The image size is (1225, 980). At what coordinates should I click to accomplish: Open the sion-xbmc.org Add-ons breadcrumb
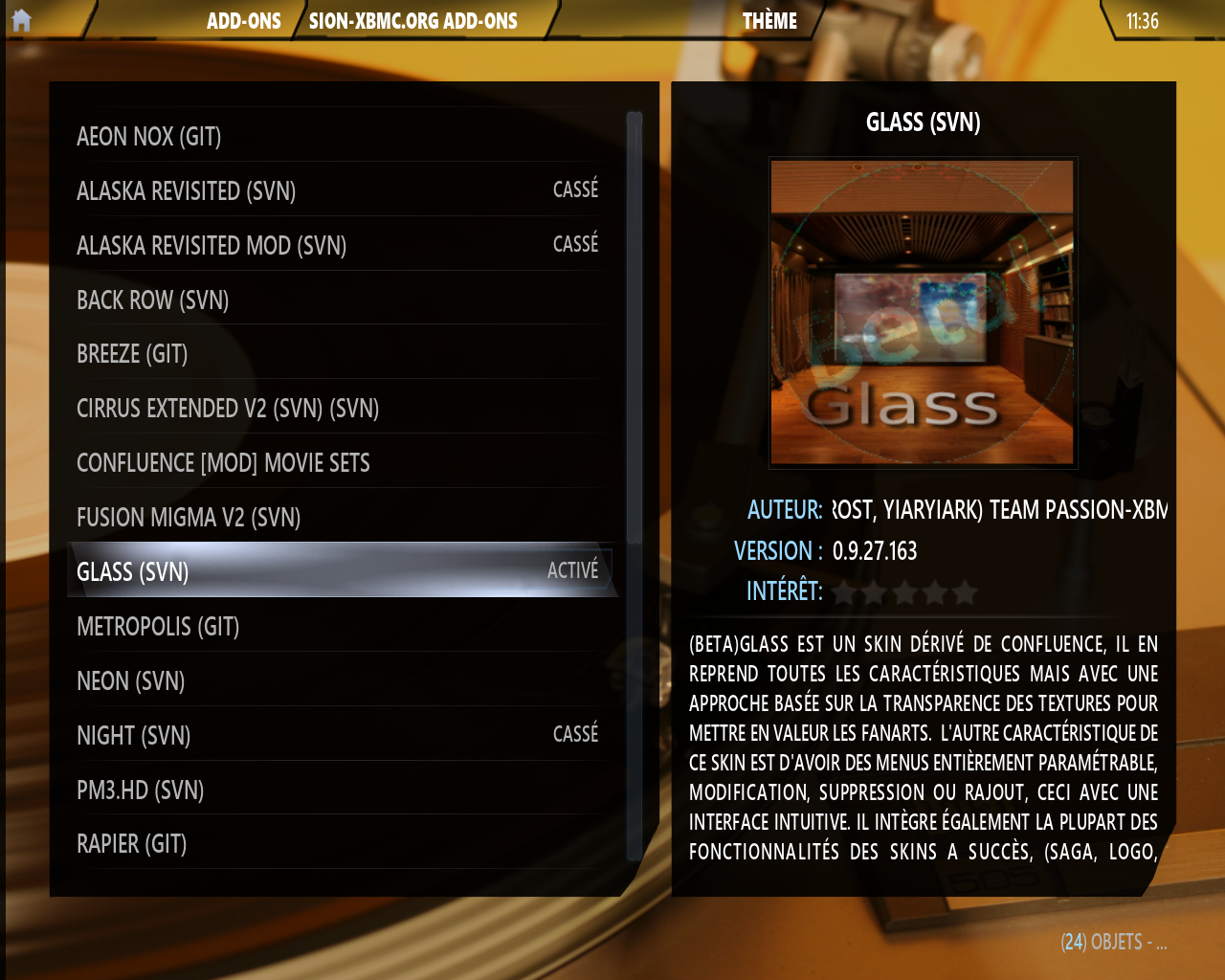coord(412,21)
